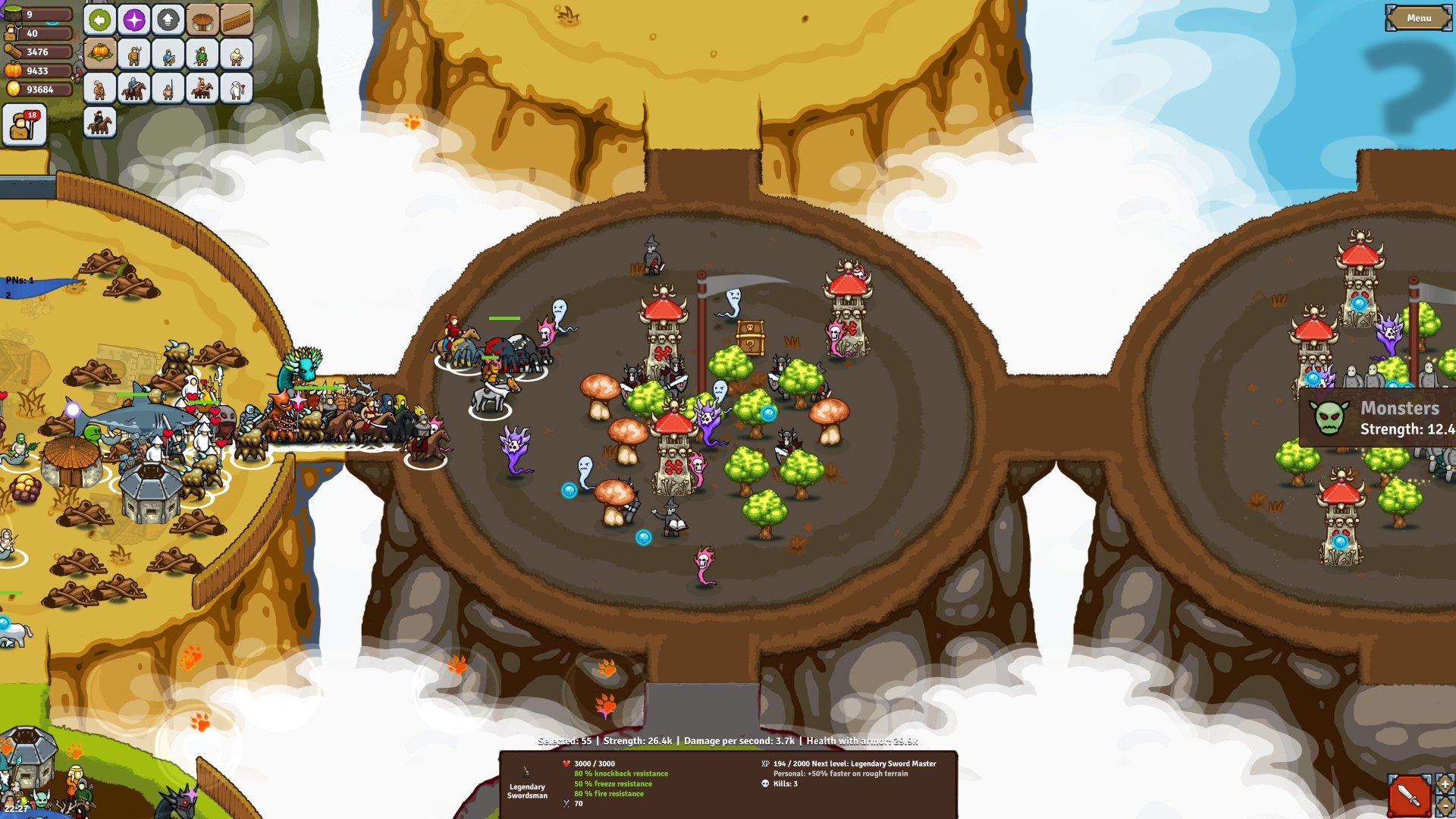This screenshot has height=819, width=1456.
Task: Select the green archer recruit icon
Action: click(x=201, y=55)
